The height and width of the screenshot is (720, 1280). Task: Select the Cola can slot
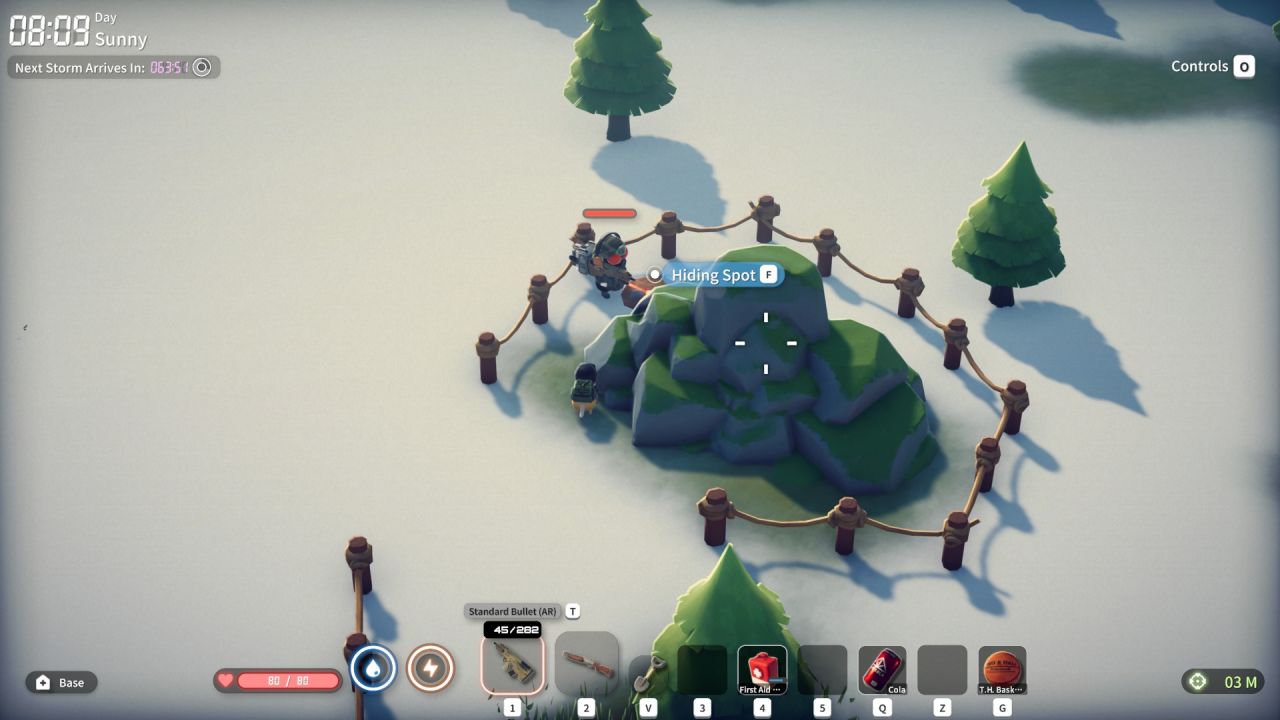click(x=882, y=670)
